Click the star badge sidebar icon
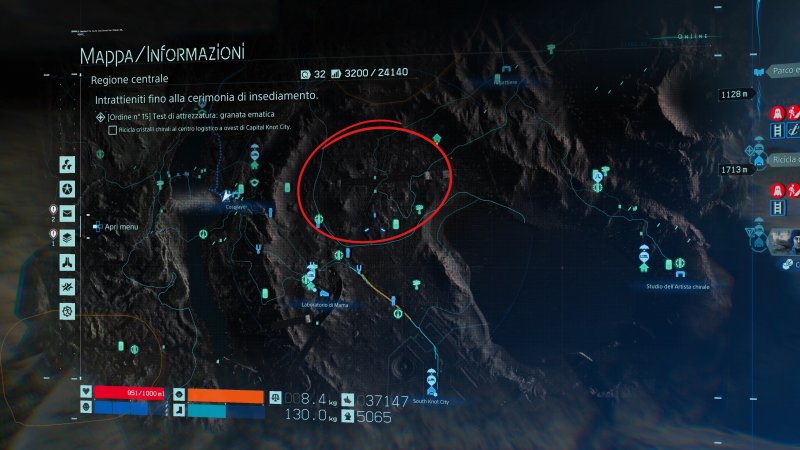800x450 pixels. coord(67,188)
